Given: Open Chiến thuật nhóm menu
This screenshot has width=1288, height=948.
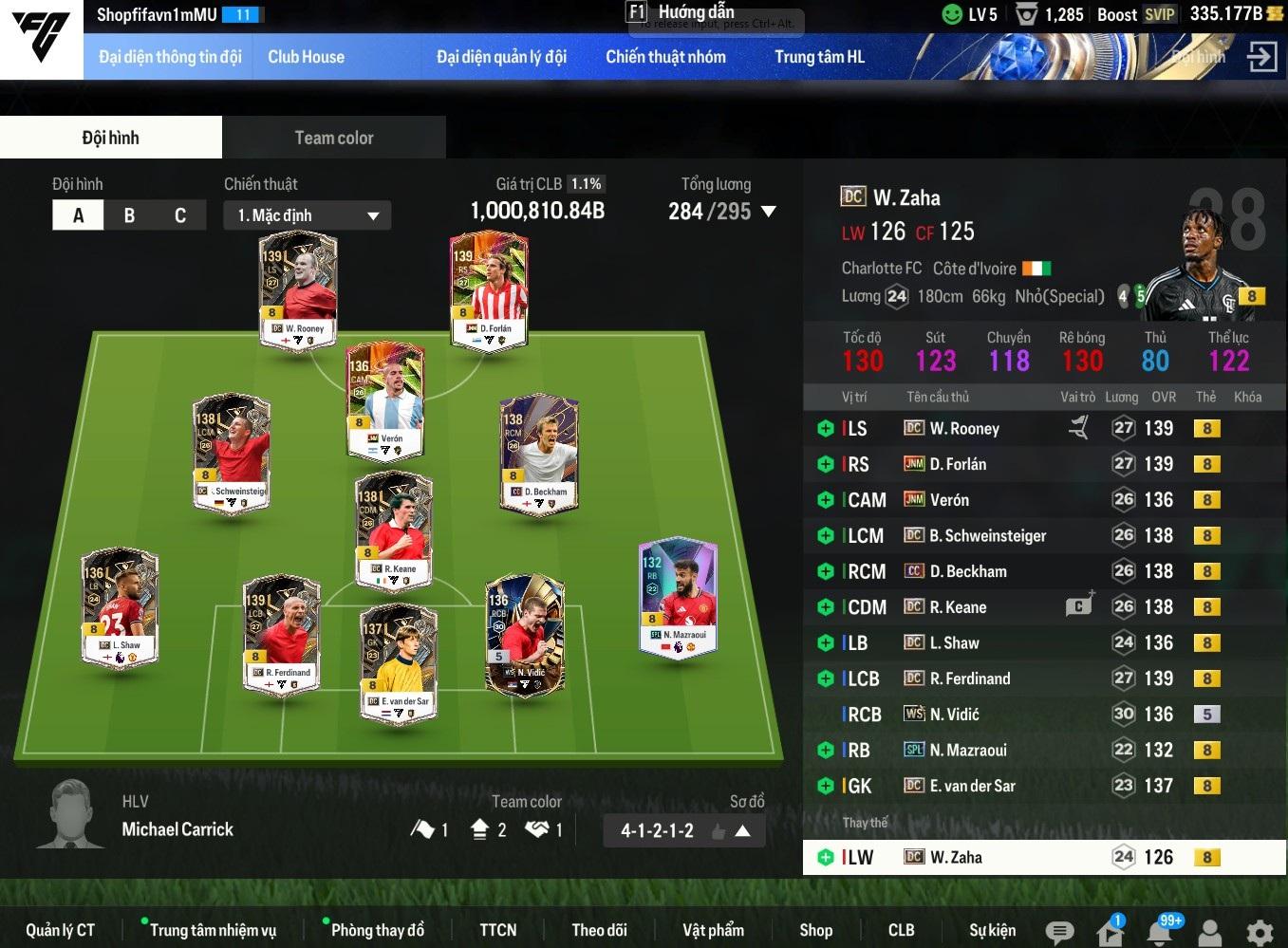Looking at the screenshot, I should (x=665, y=57).
